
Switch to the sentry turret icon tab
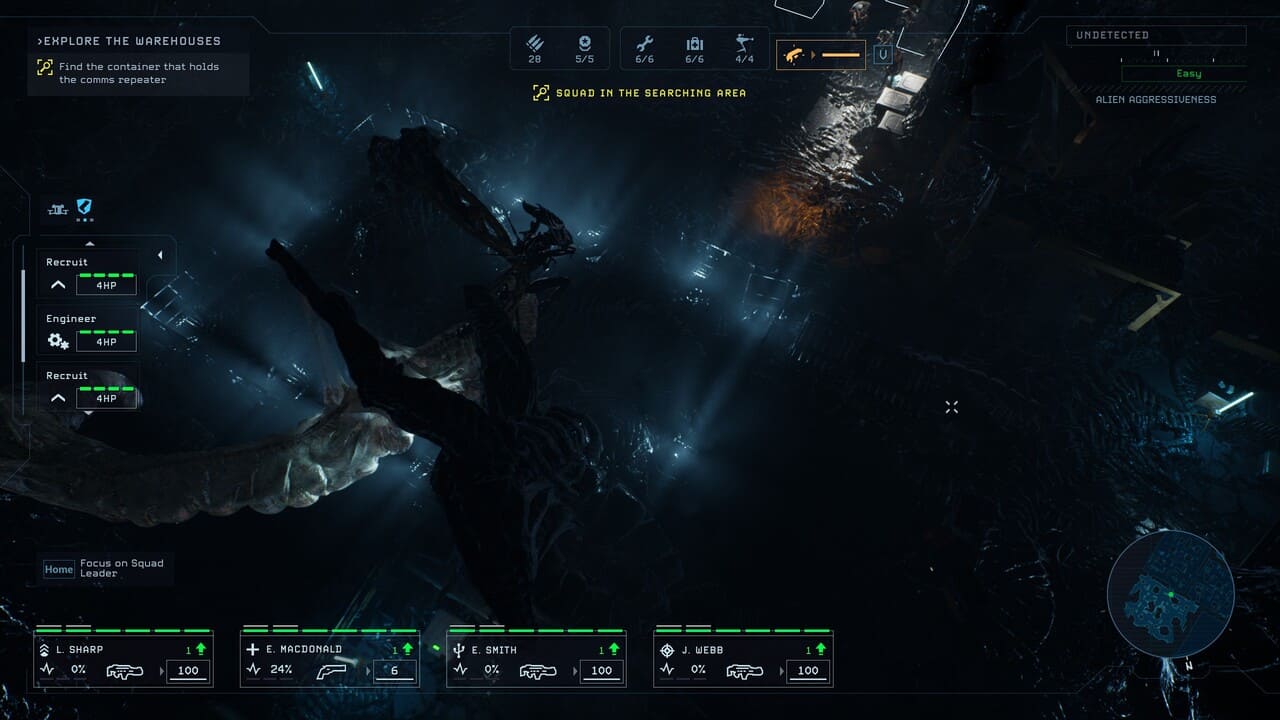tap(57, 209)
